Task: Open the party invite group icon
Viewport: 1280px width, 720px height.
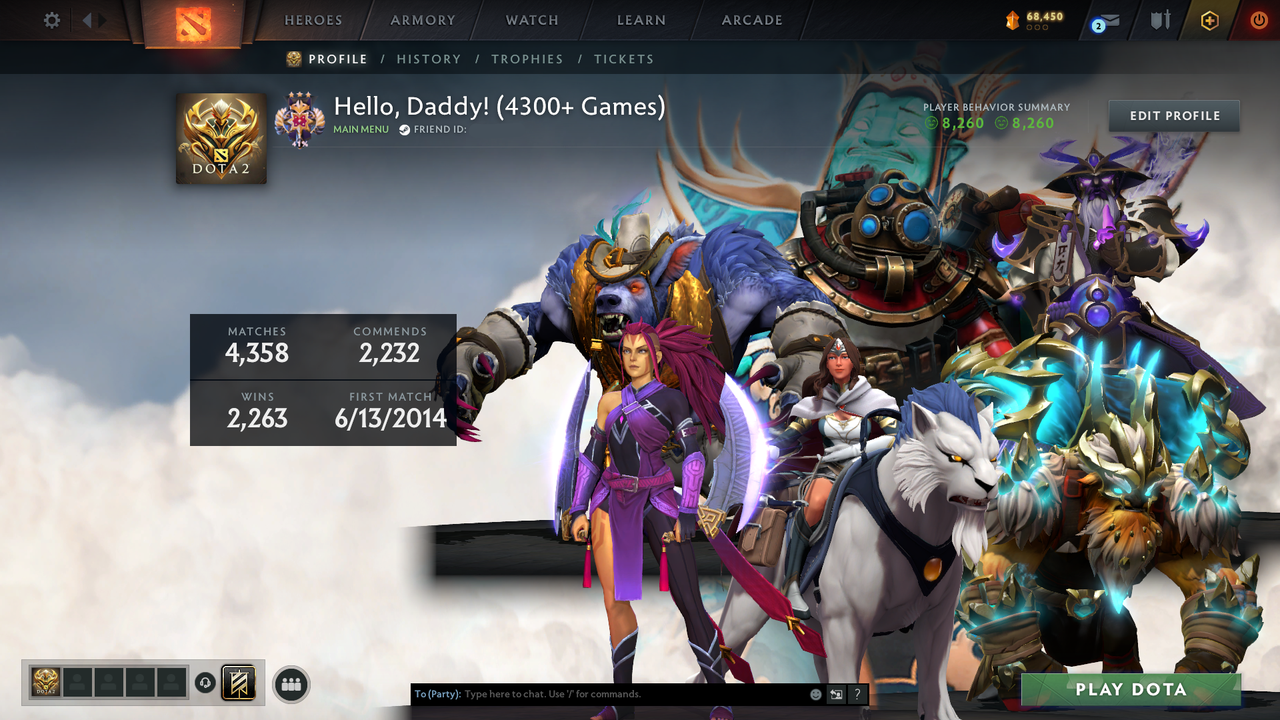Action: pos(290,684)
